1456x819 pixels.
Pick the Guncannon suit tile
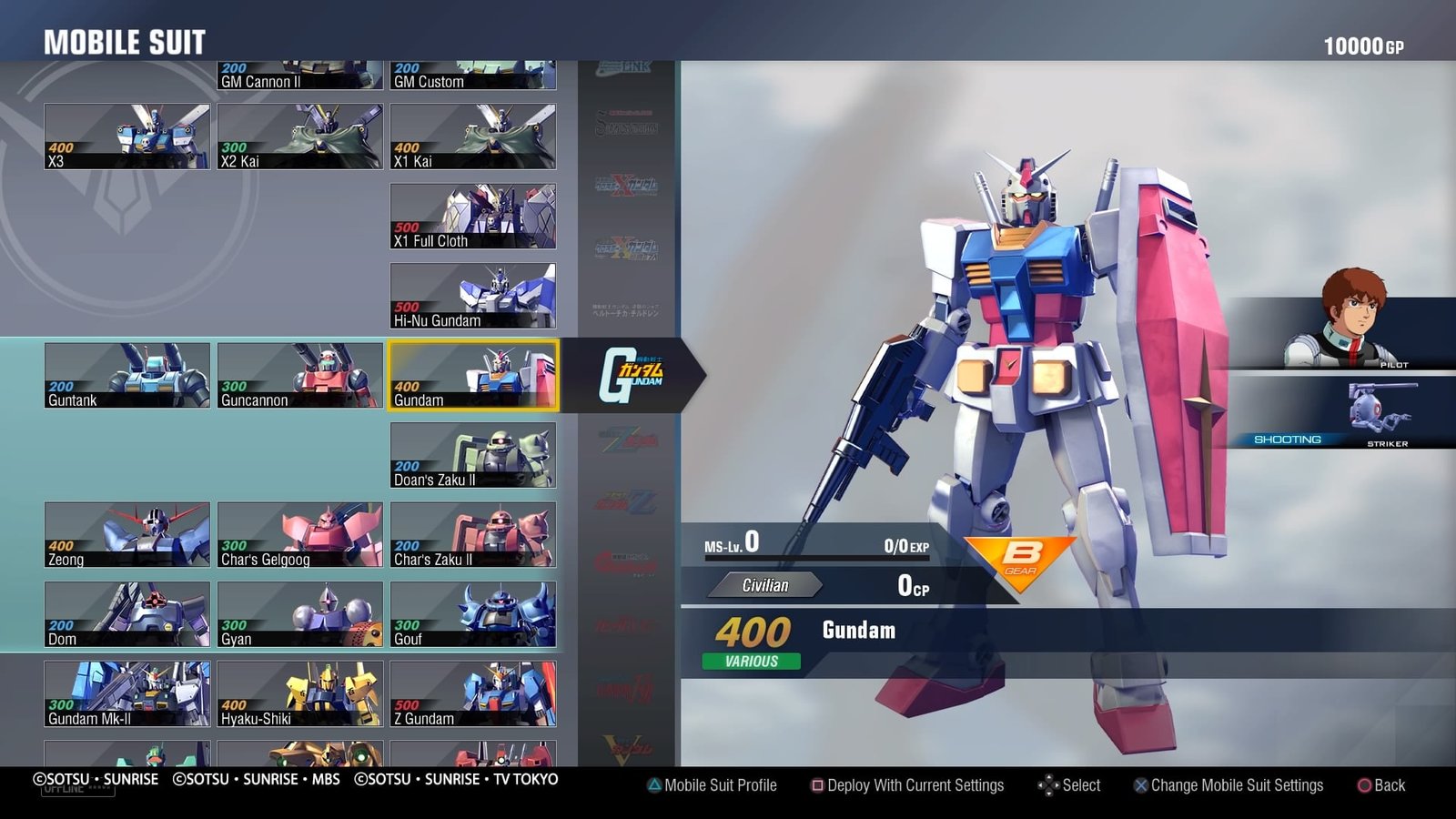click(299, 375)
